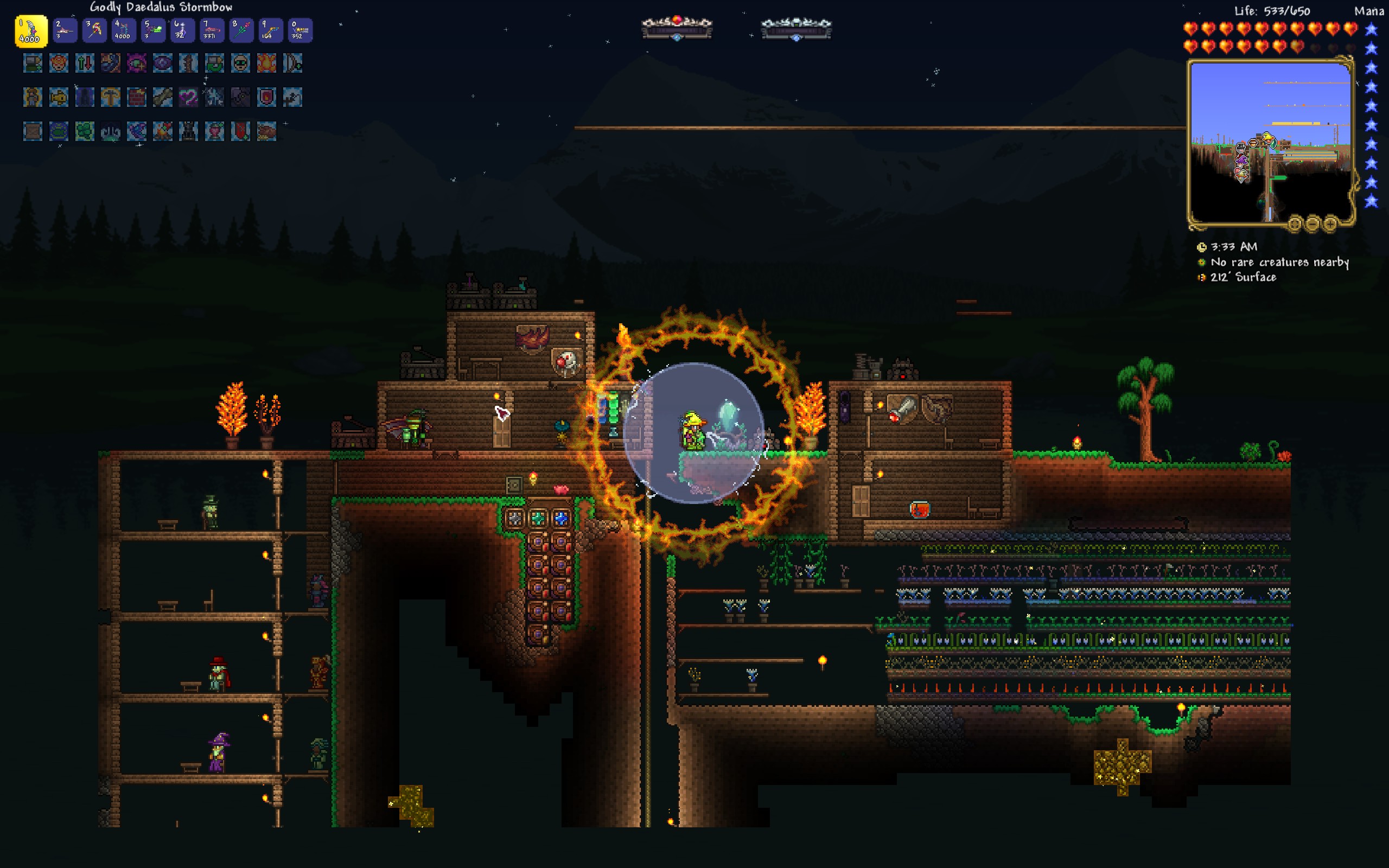Zoom out the minimap with minus button

coord(1312,224)
